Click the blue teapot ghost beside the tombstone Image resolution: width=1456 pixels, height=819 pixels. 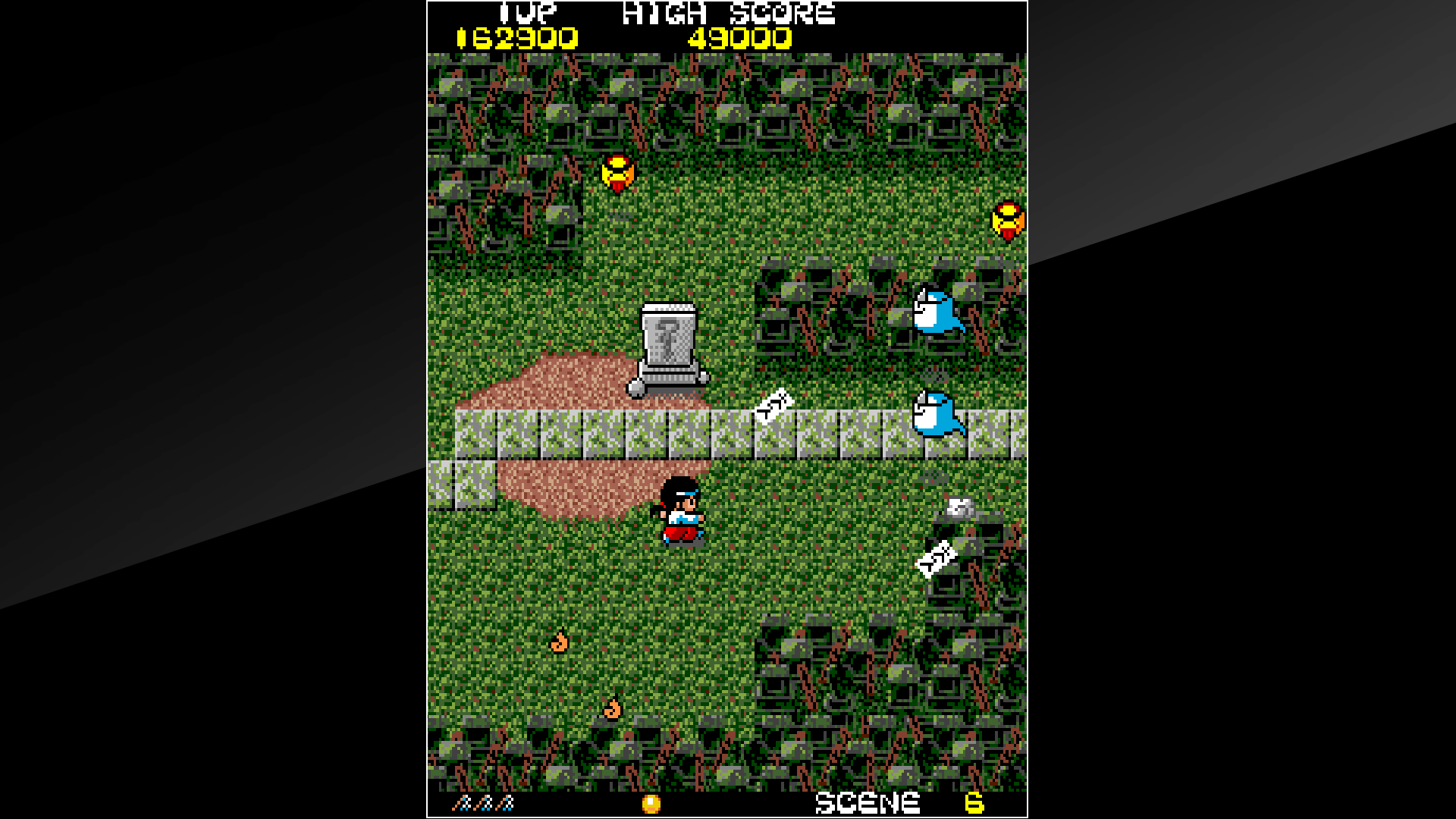(939, 314)
